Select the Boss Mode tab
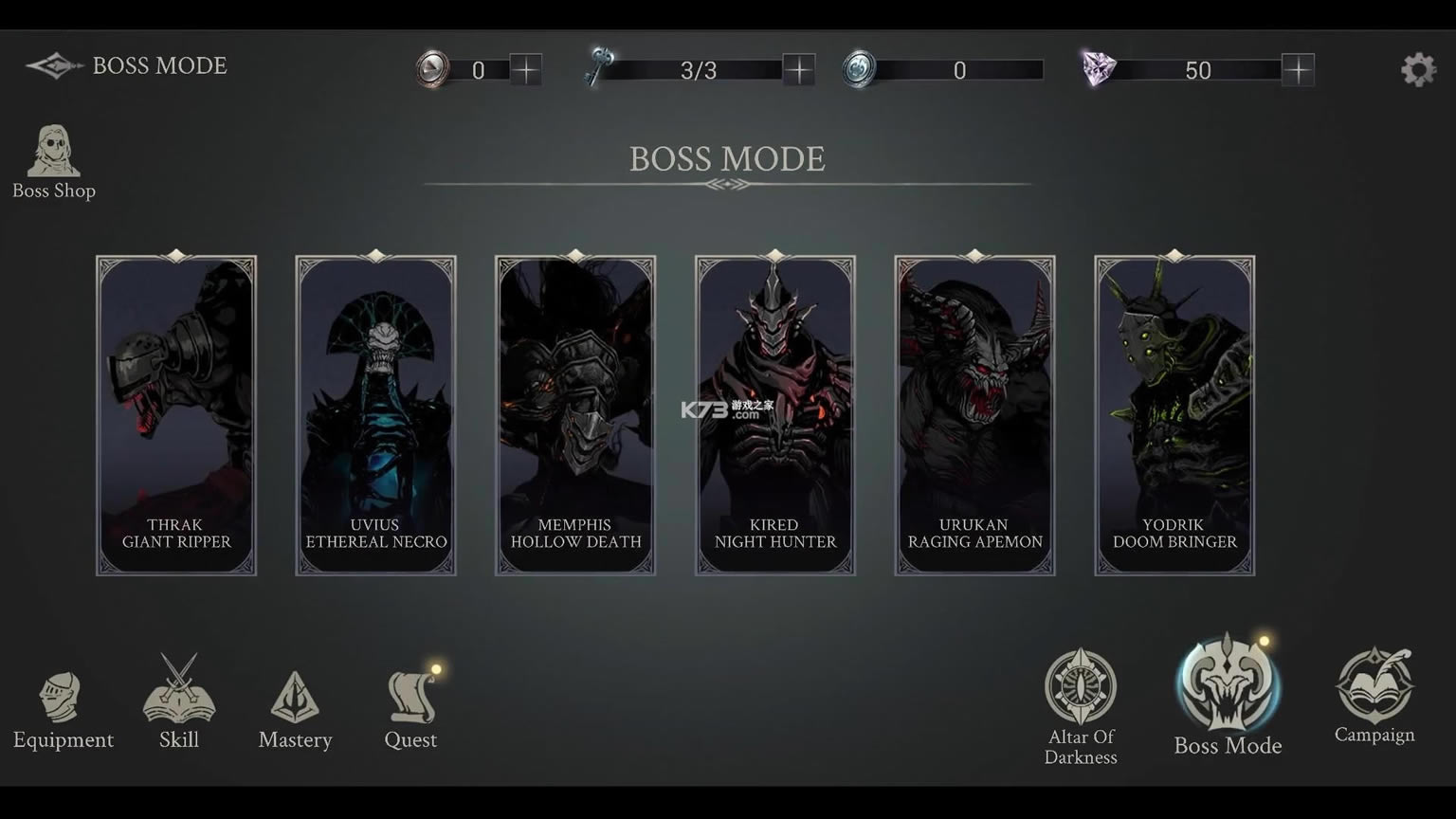Screen dimensions: 1456x819 pyautogui.click(x=1228, y=696)
